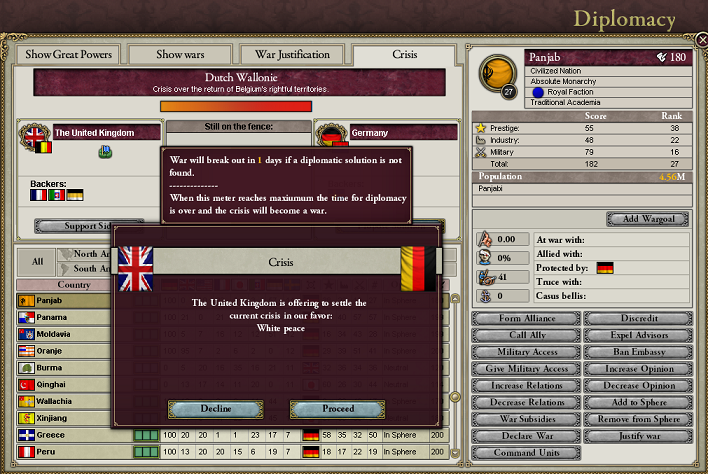Open the War Justification tab
708x474 pixels.
pos(294,55)
